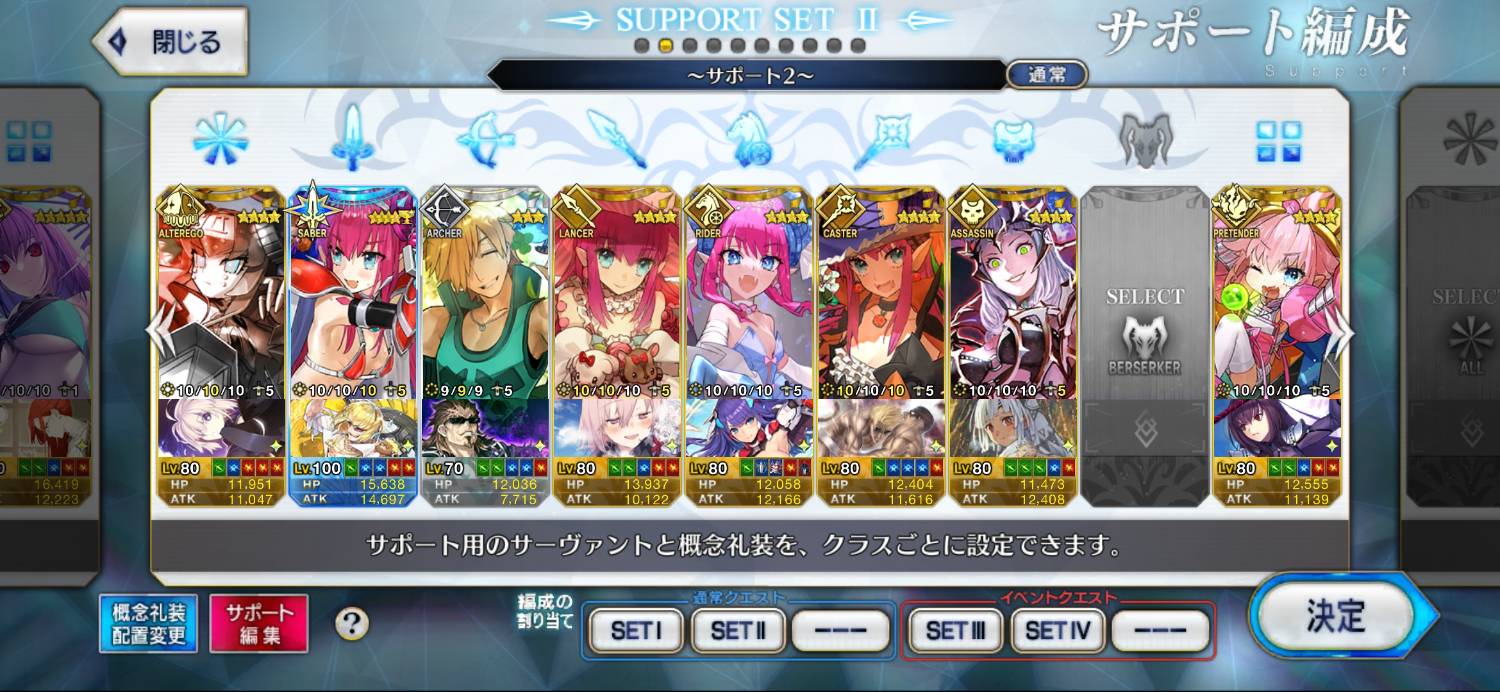Toggle the 通常 label beside the support name
The image size is (1500, 692).
point(1046,75)
